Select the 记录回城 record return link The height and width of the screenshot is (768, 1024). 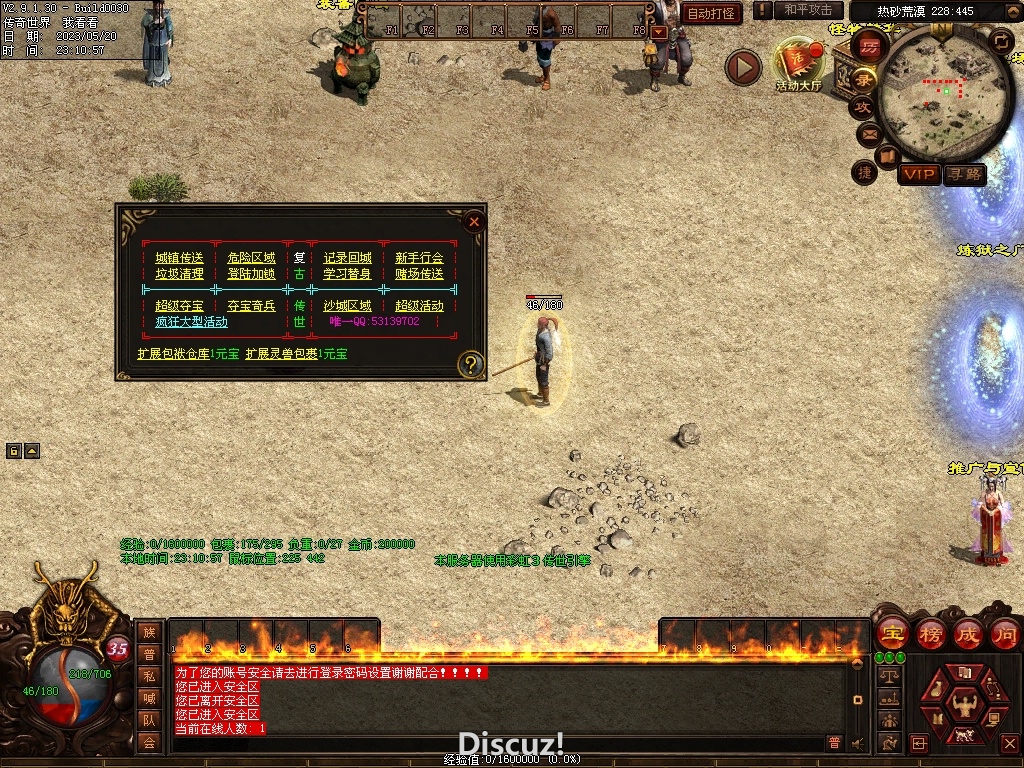[347, 258]
